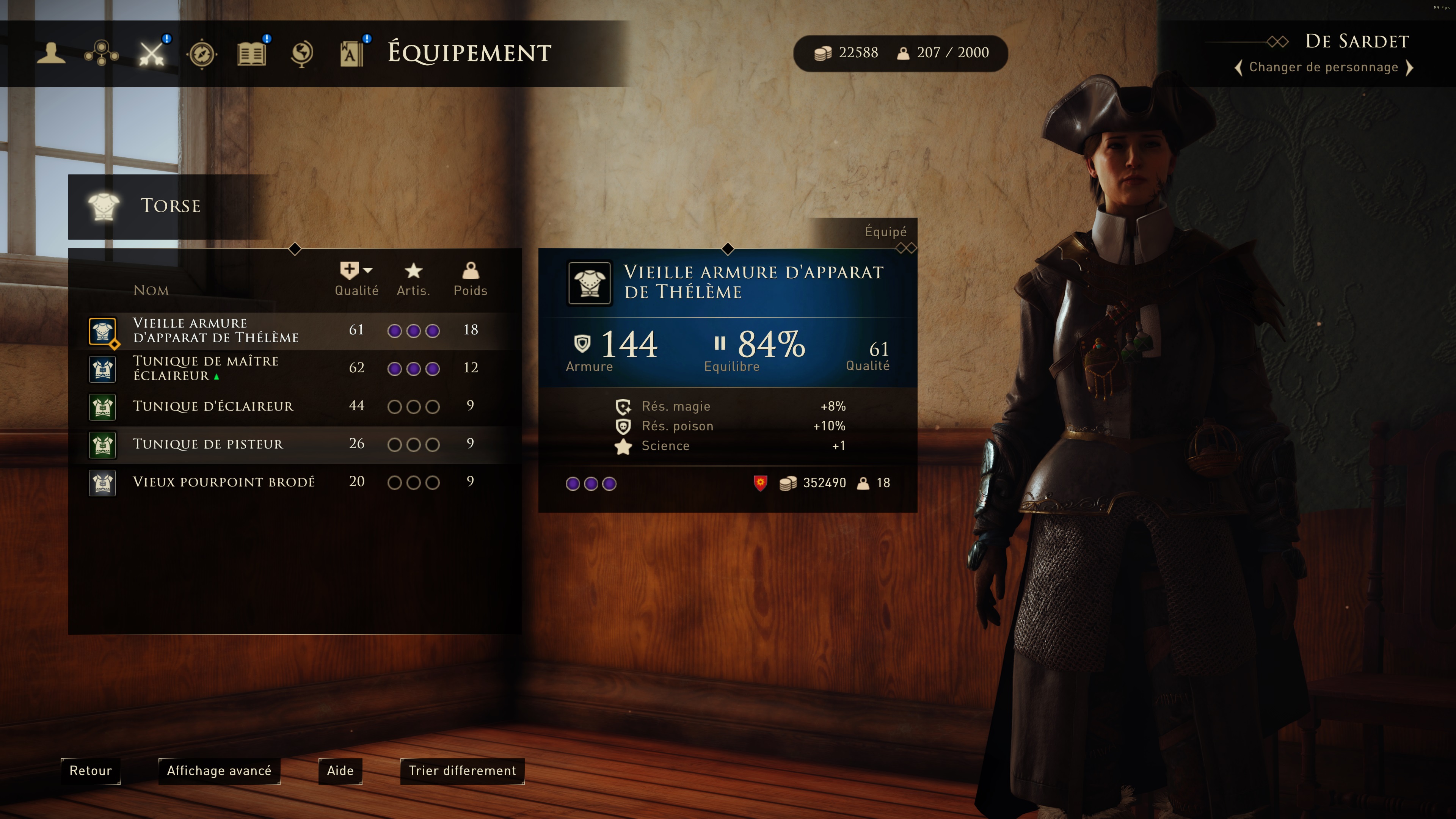Switch to next character with right arrow

click(1410, 68)
